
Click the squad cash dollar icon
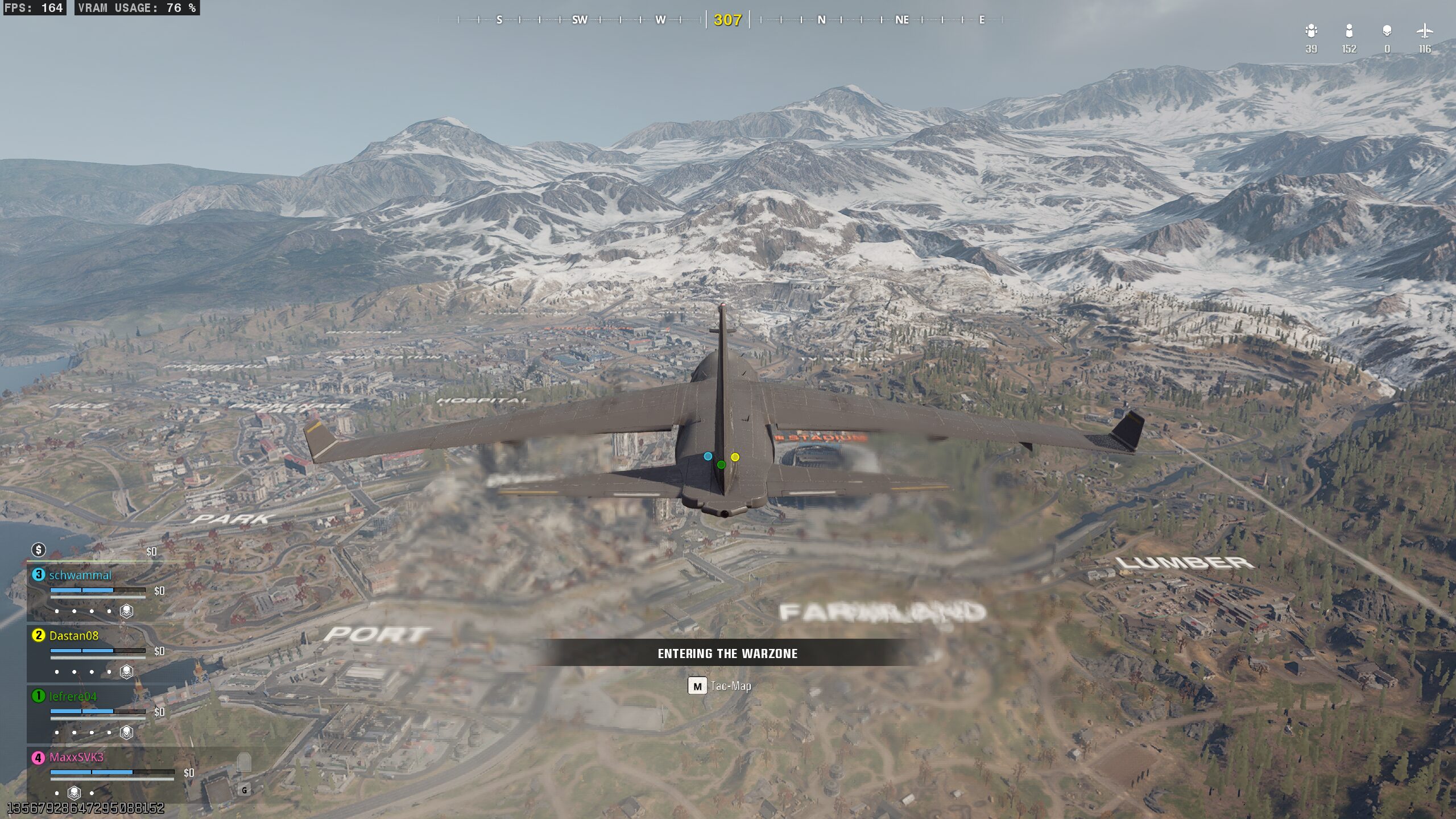(39, 549)
